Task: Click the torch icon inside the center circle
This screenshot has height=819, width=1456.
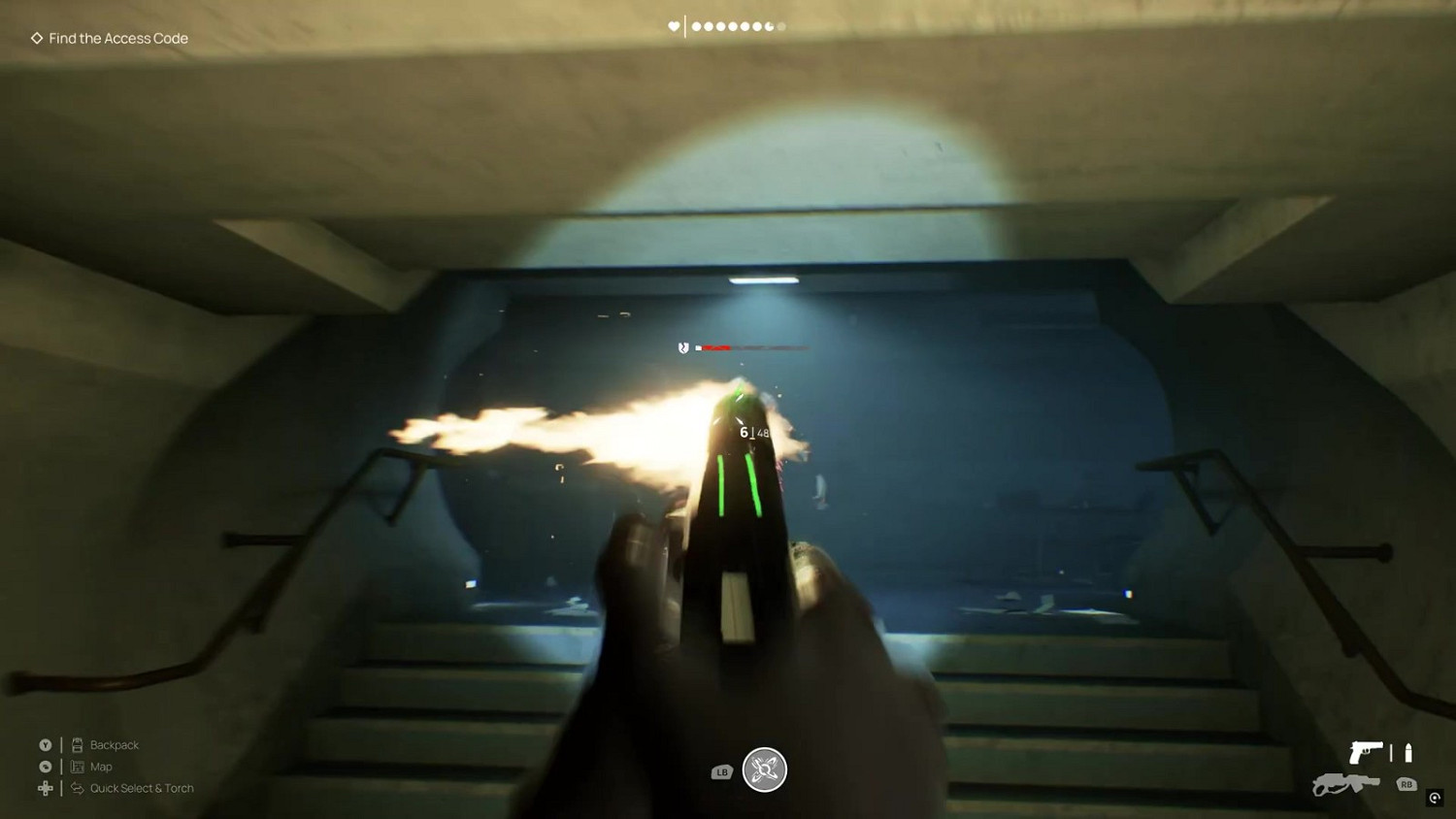Action: (765, 770)
